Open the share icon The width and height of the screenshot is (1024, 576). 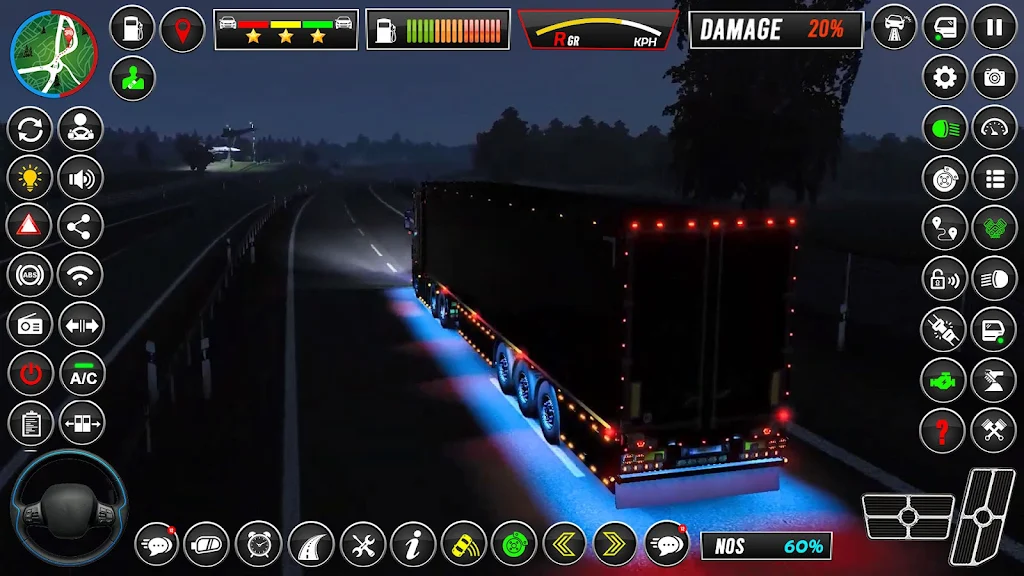(81, 226)
